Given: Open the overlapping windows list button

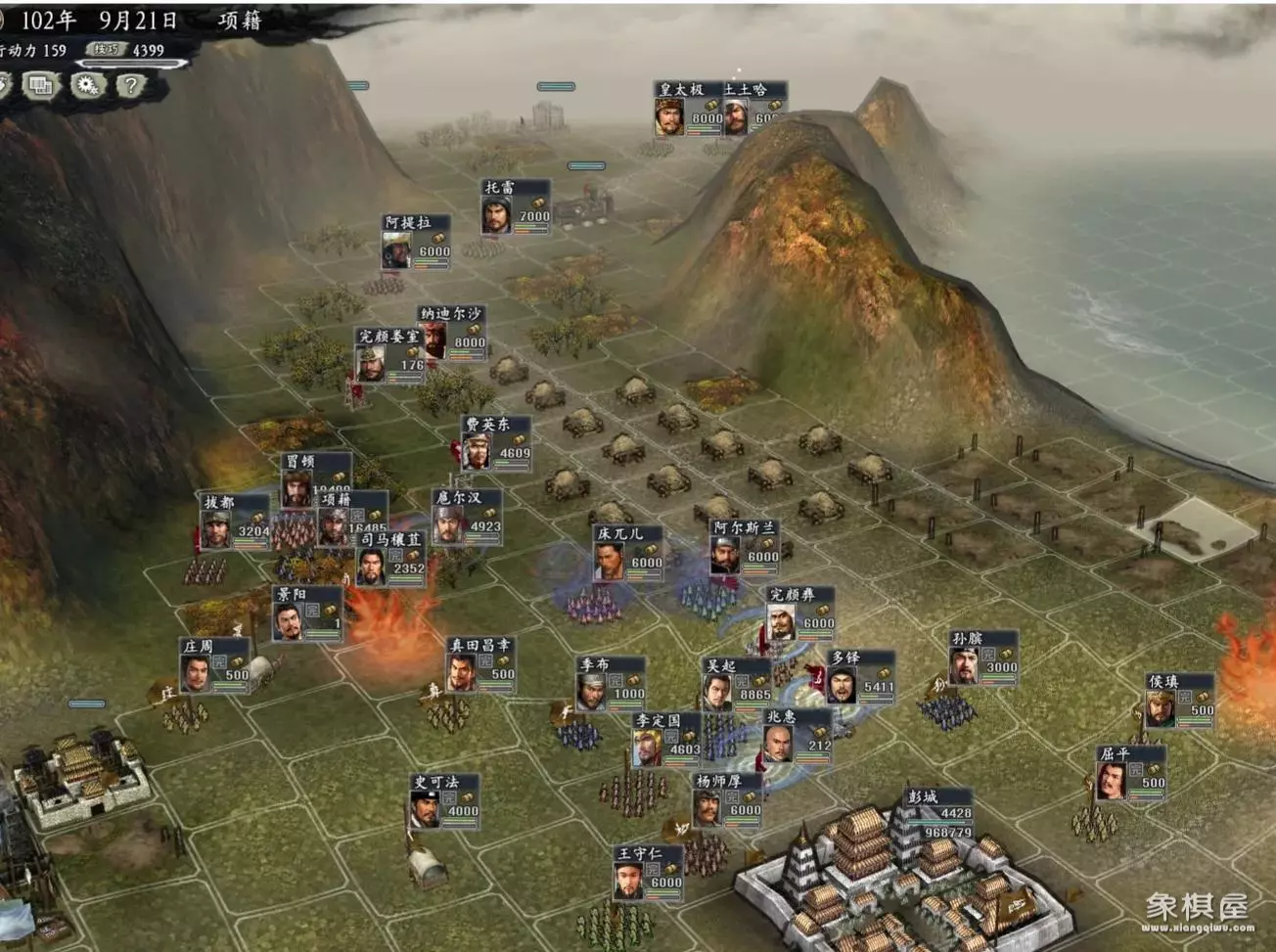Looking at the screenshot, I should tap(40, 86).
